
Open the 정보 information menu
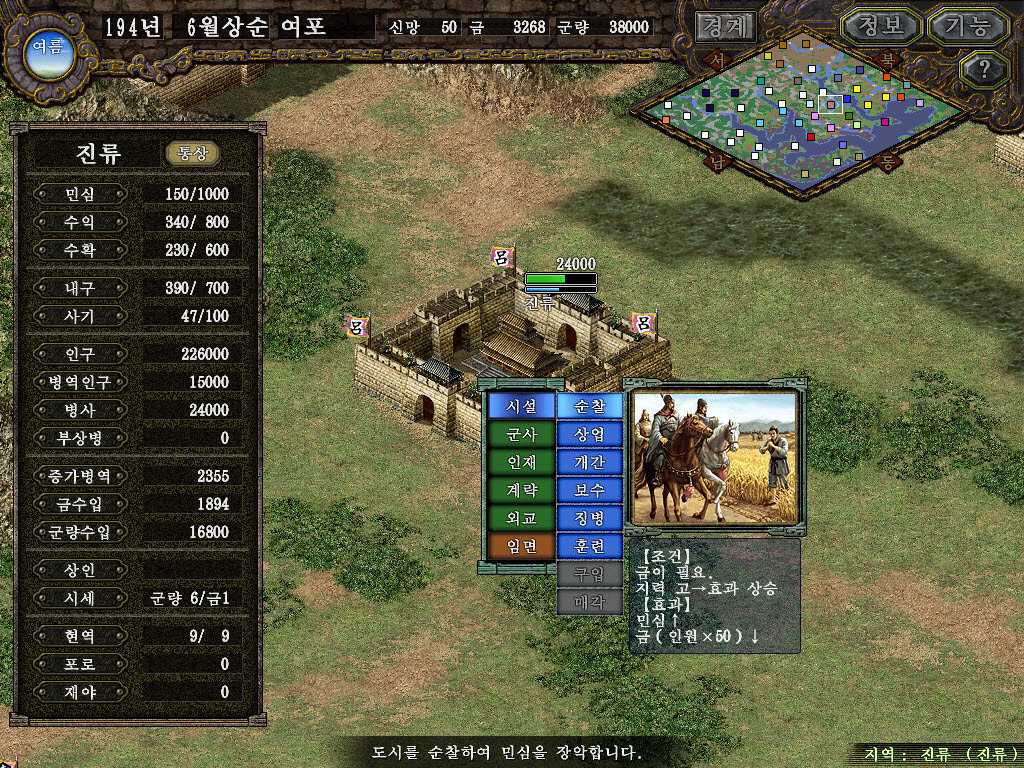tap(880, 26)
